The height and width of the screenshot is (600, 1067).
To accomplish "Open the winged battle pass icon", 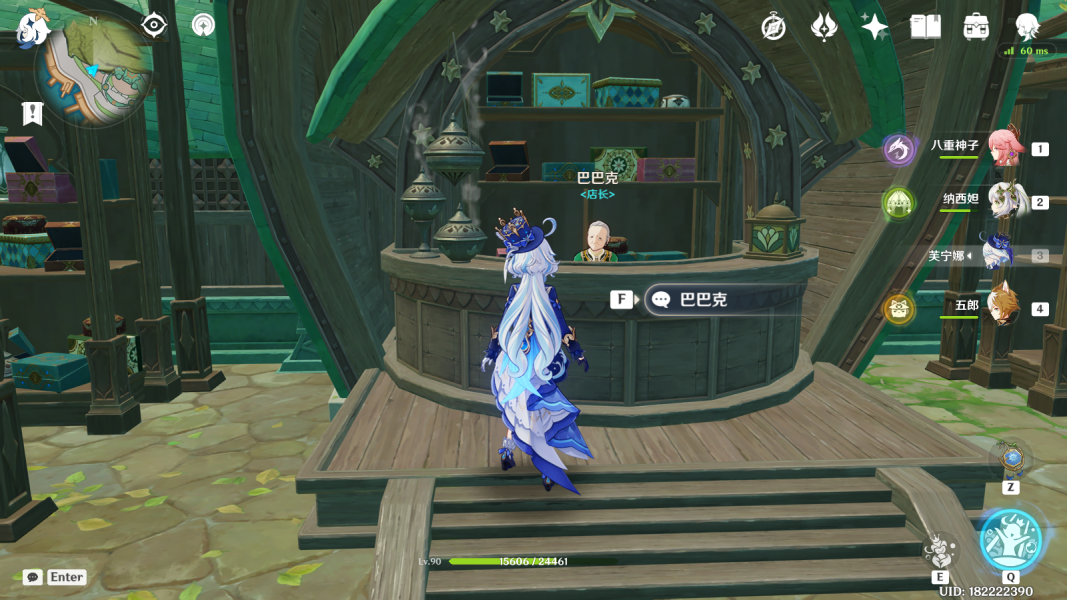I will [x=824, y=27].
